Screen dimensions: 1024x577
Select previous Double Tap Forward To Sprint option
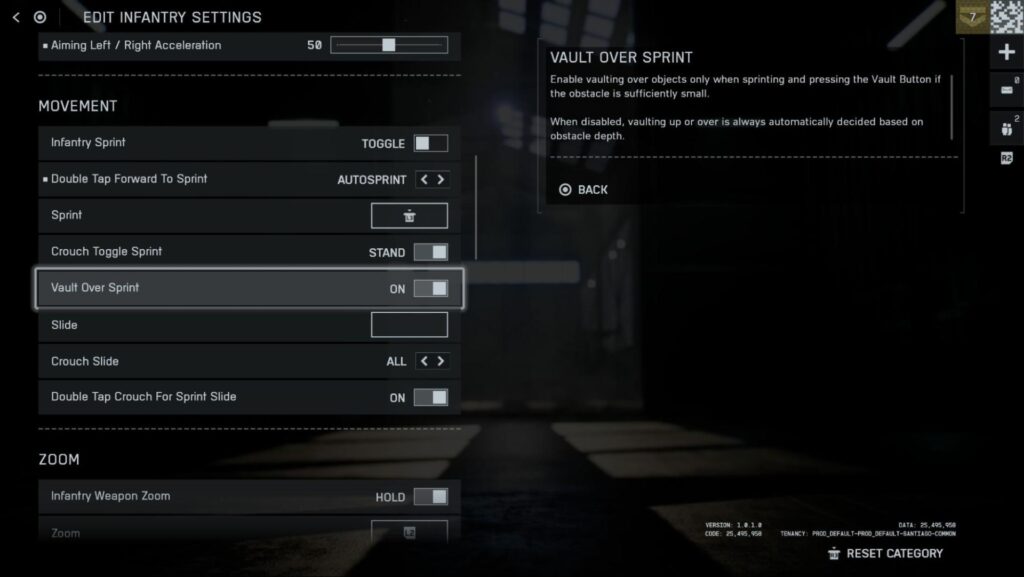(423, 180)
